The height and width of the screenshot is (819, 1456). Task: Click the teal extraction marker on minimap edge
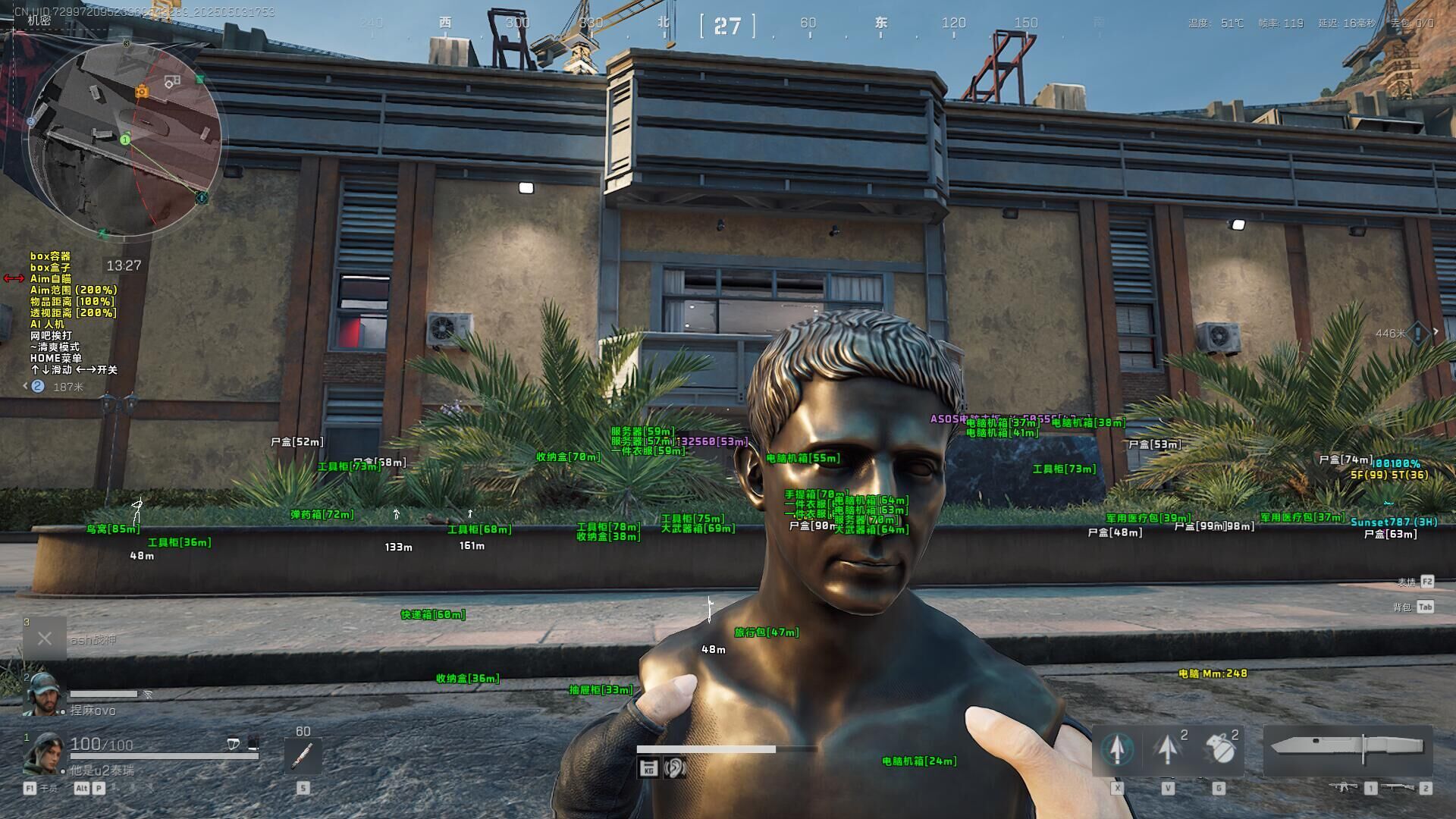[x=202, y=198]
